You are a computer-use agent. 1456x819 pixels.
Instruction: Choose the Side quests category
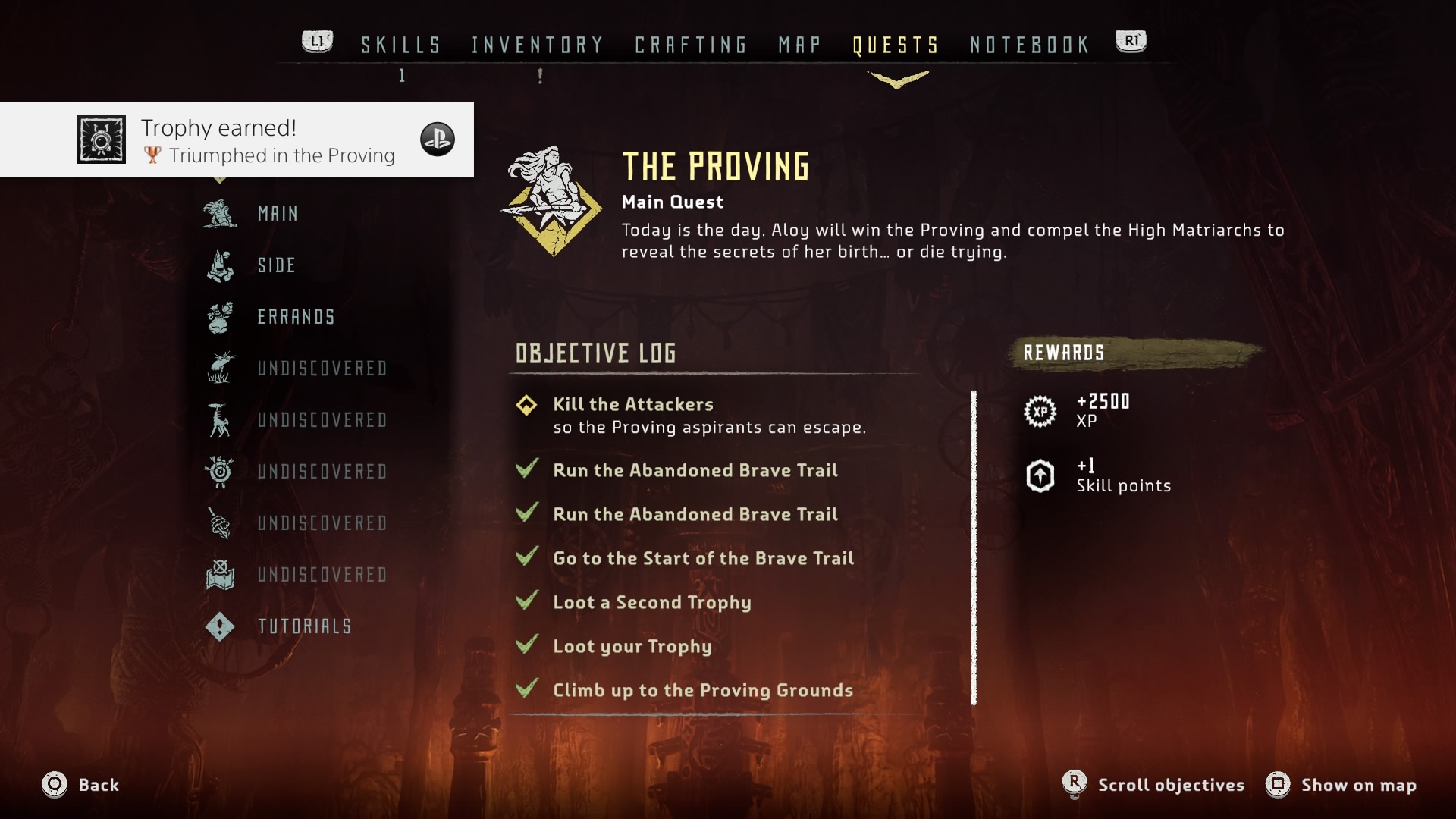[x=276, y=265]
